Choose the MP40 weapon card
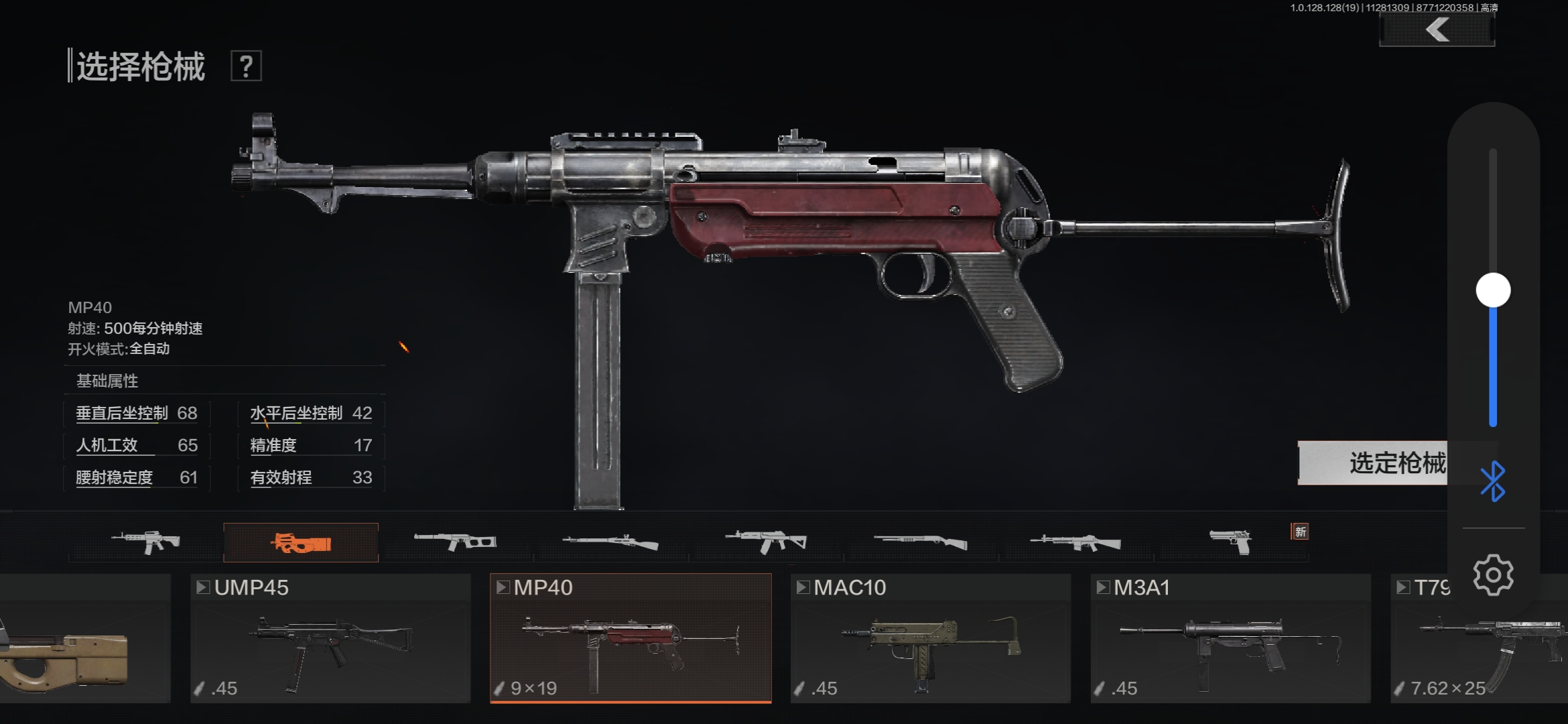The width and height of the screenshot is (1568, 724). (x=631, y=638)
